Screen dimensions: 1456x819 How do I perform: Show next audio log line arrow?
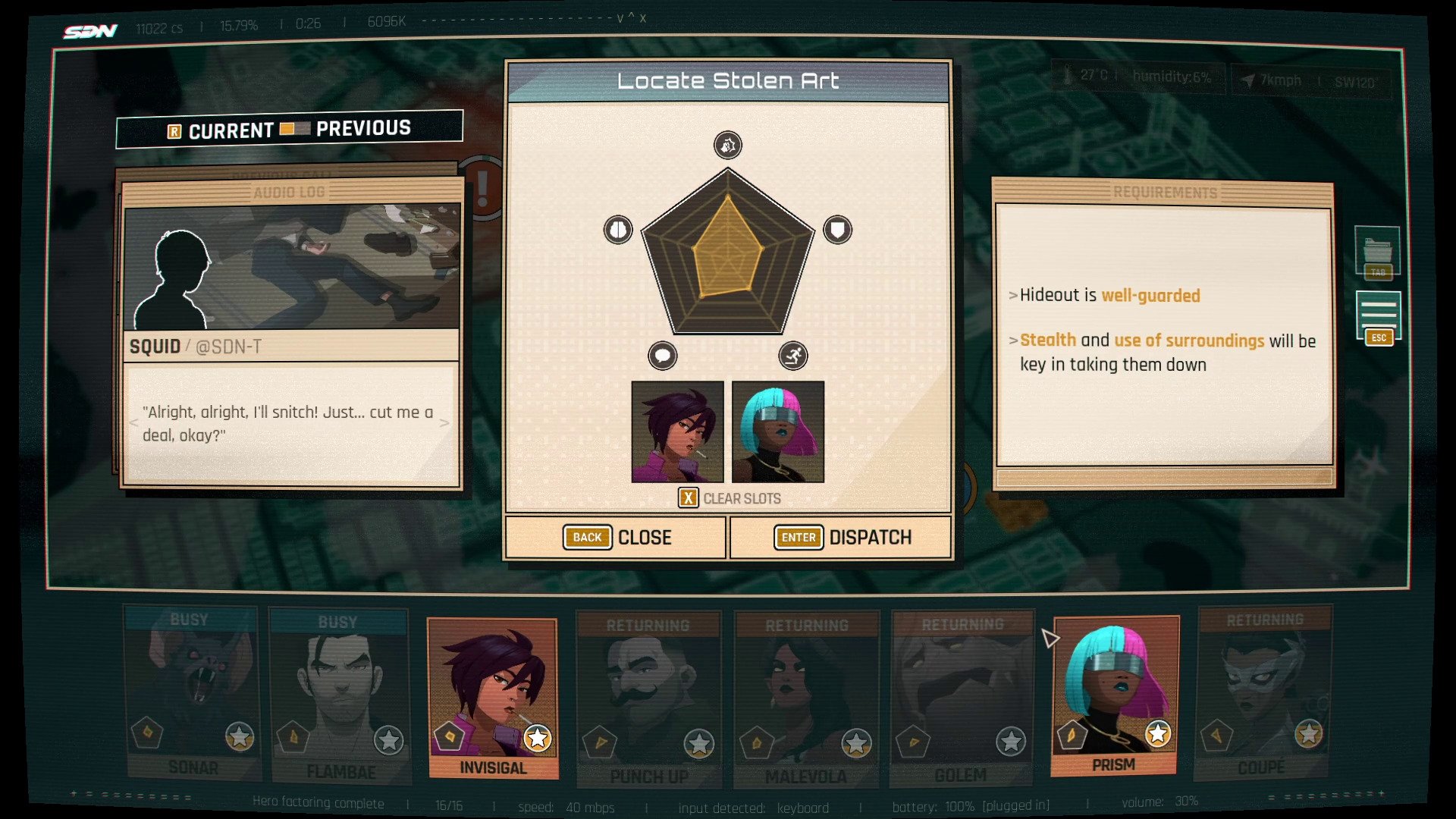point(444,423)
